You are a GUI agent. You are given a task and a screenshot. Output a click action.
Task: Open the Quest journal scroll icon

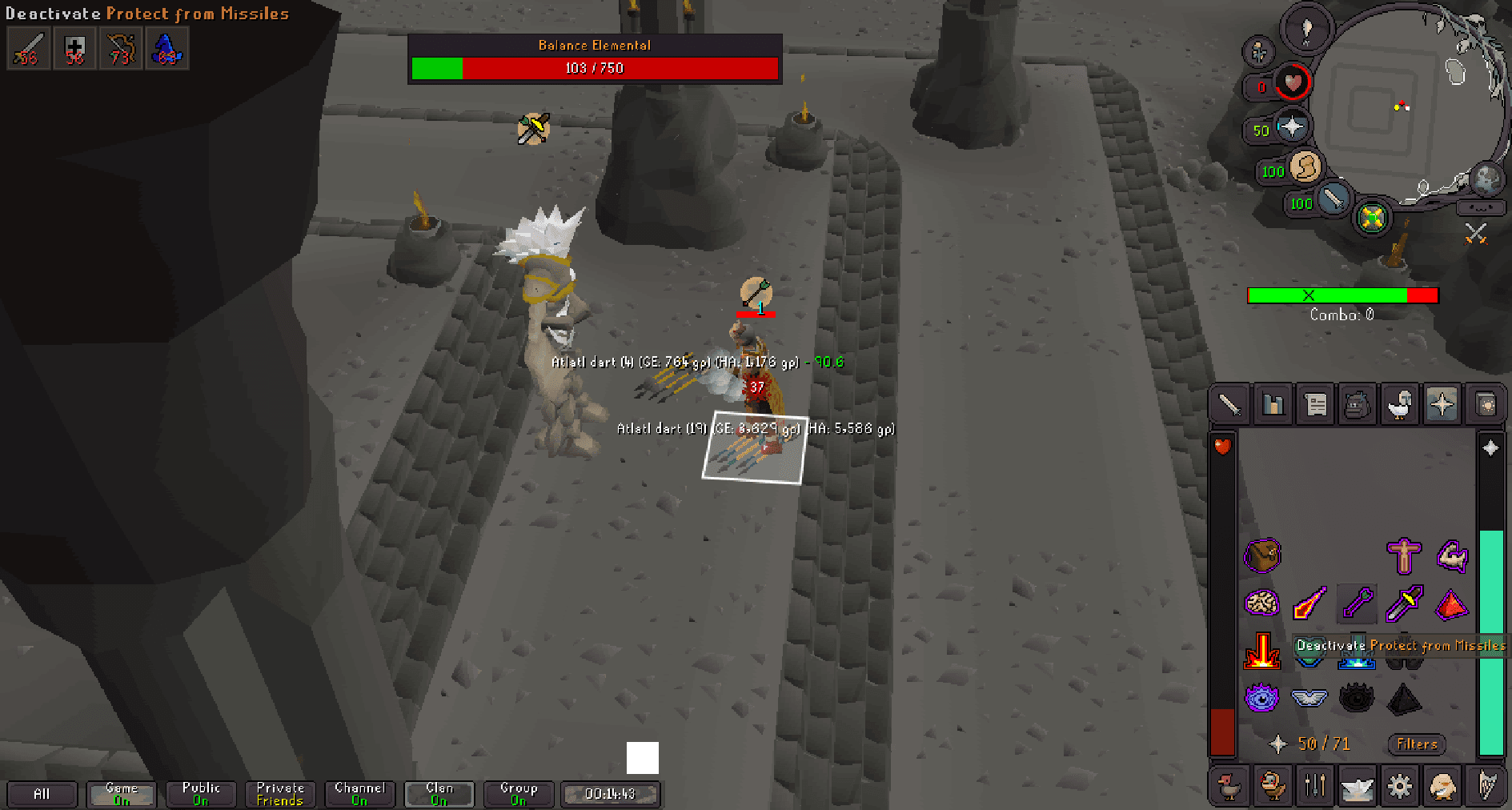coord(1315,404)
